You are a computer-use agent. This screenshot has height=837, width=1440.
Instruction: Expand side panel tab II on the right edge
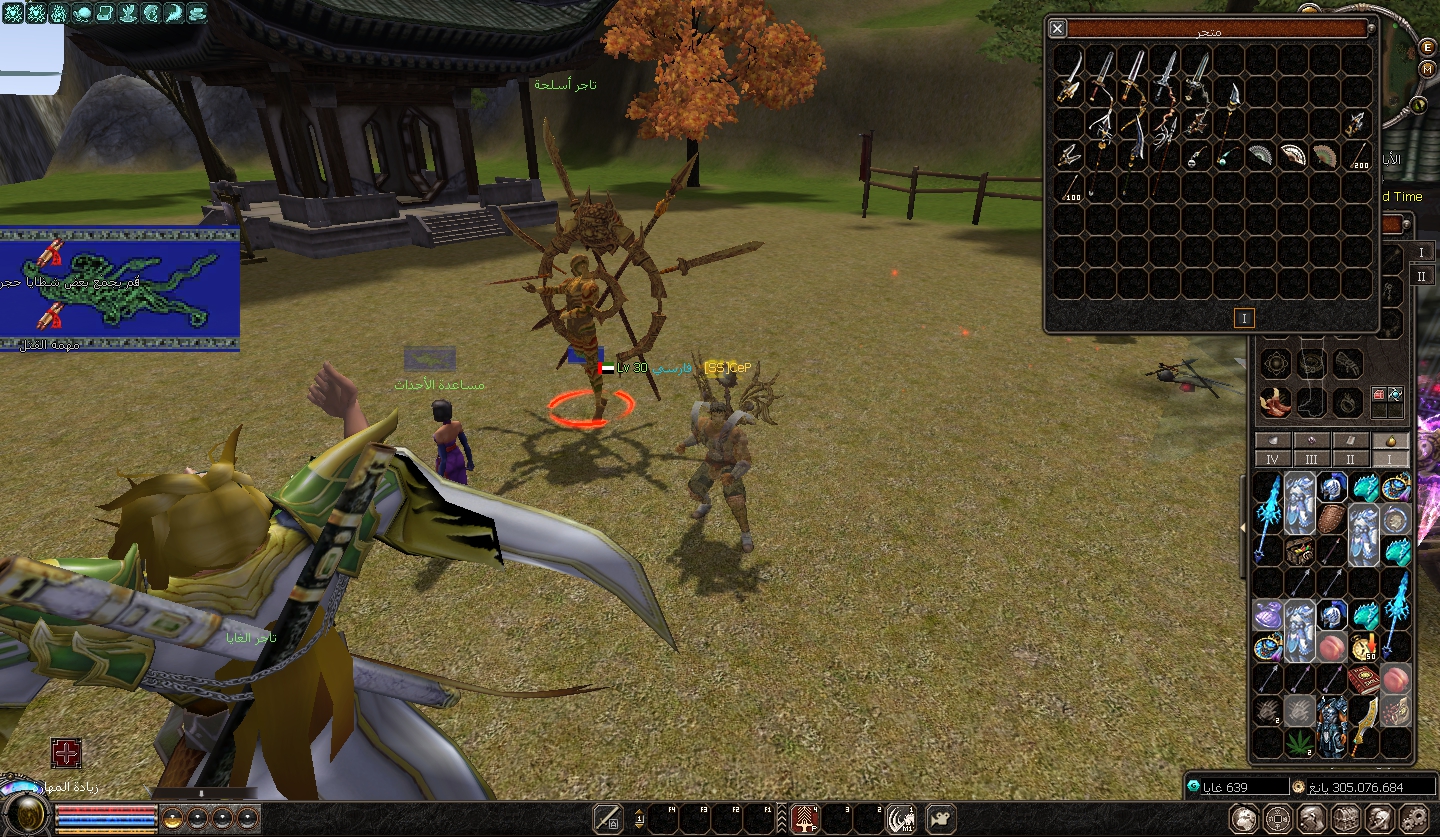pyautogui.click(x=1421, y=275)
